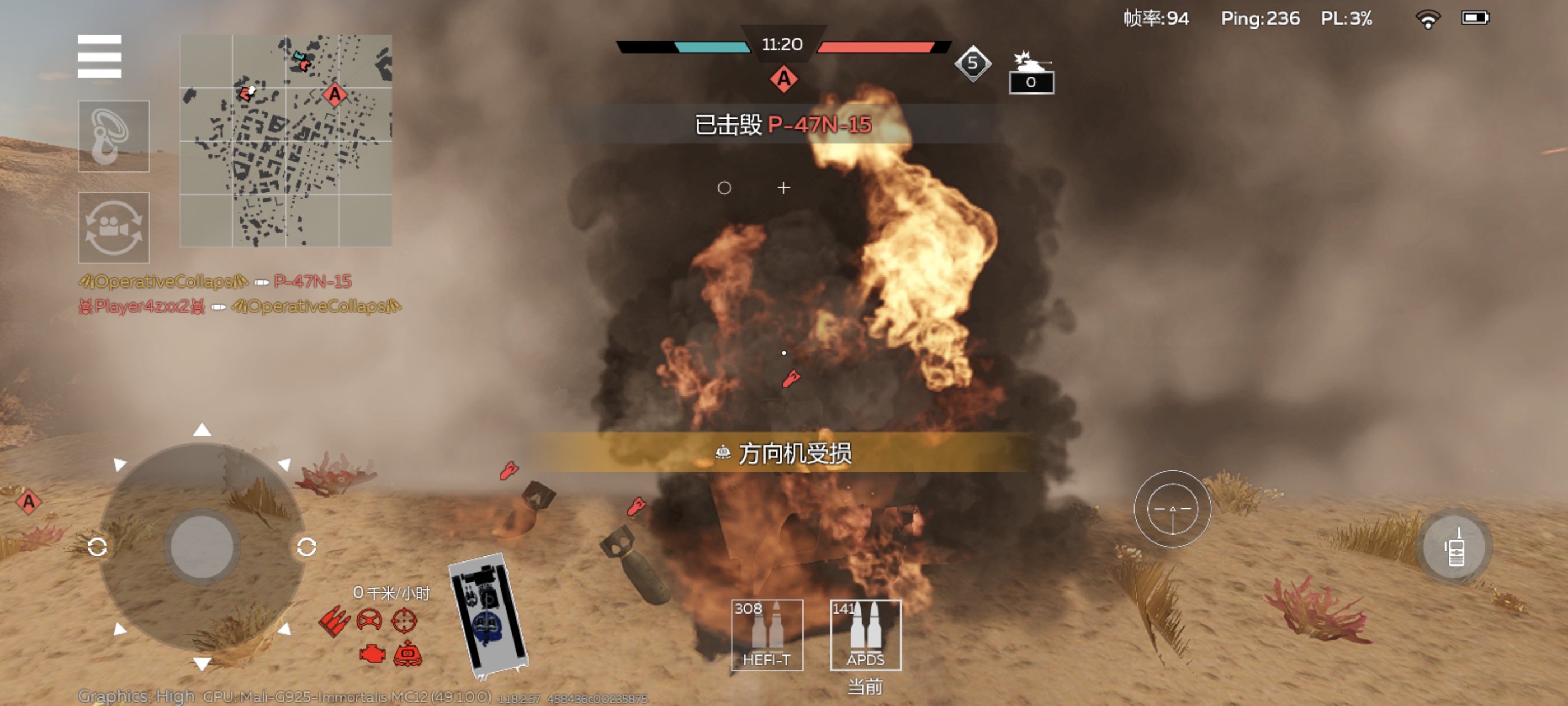Select HEFI-T ammunition
1568x706 pixels.
point(766,635)
